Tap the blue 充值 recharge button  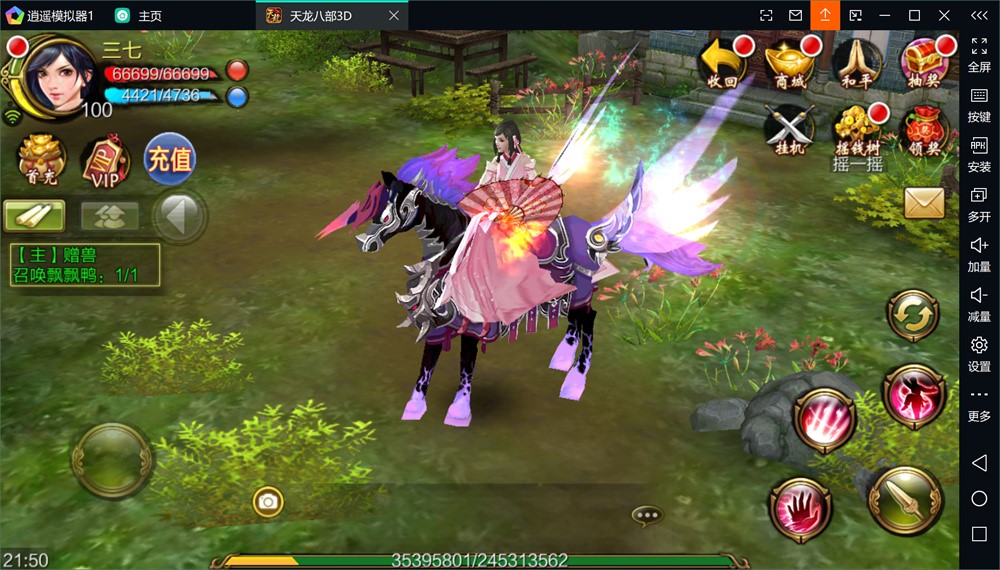(169, 158)
